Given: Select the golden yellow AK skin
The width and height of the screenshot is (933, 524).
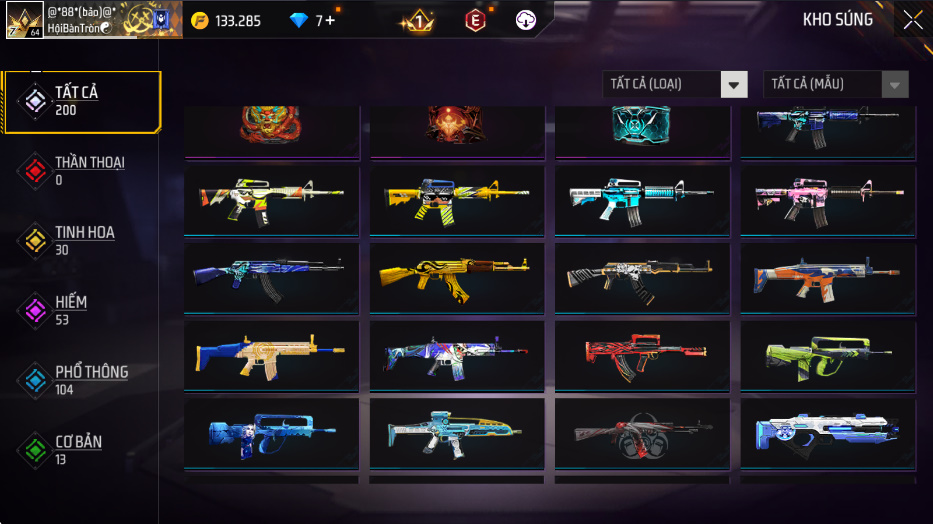Looking at the screenshot, I should [457, 277].
